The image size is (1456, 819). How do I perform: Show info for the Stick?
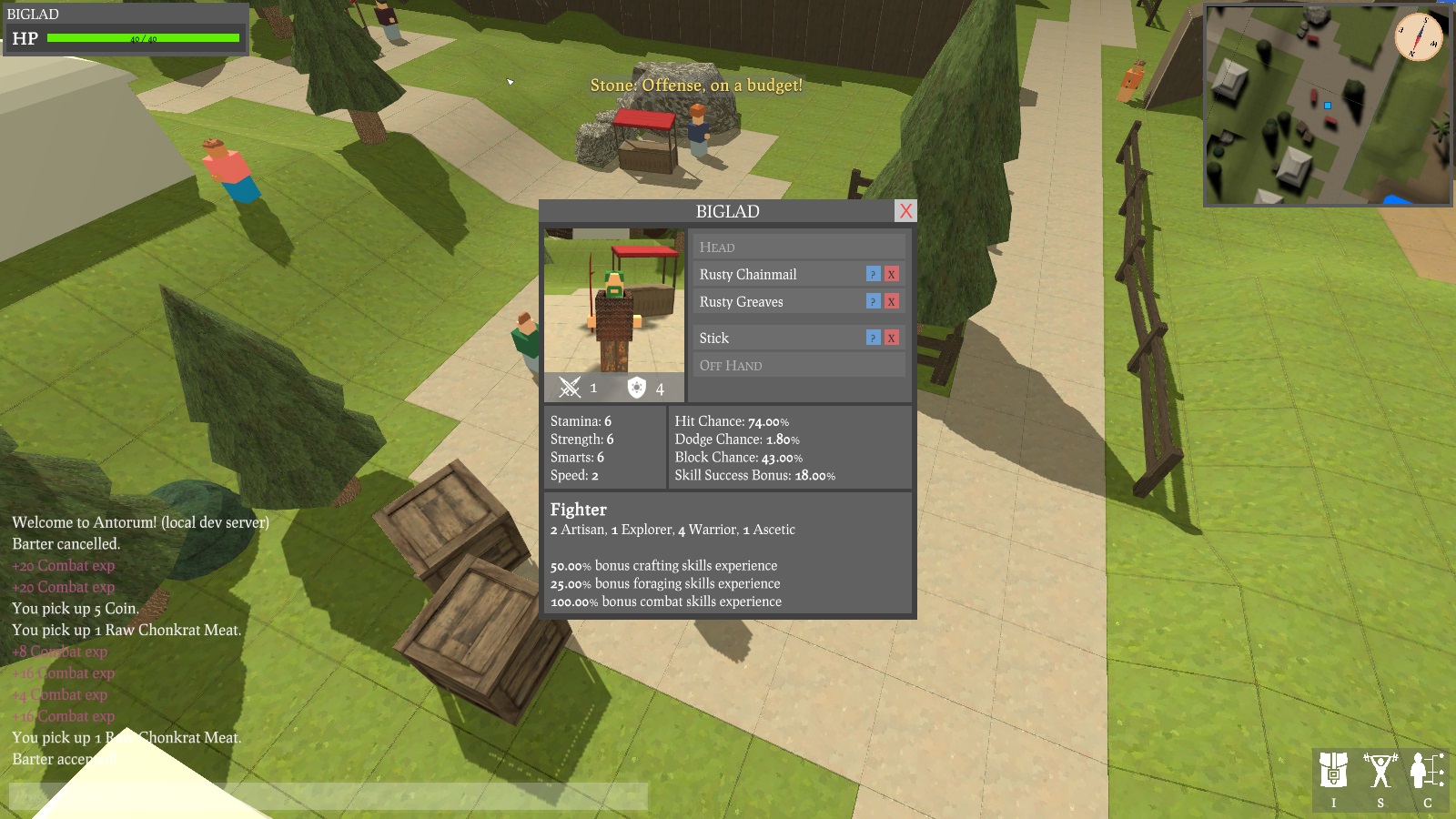[873, 338]
